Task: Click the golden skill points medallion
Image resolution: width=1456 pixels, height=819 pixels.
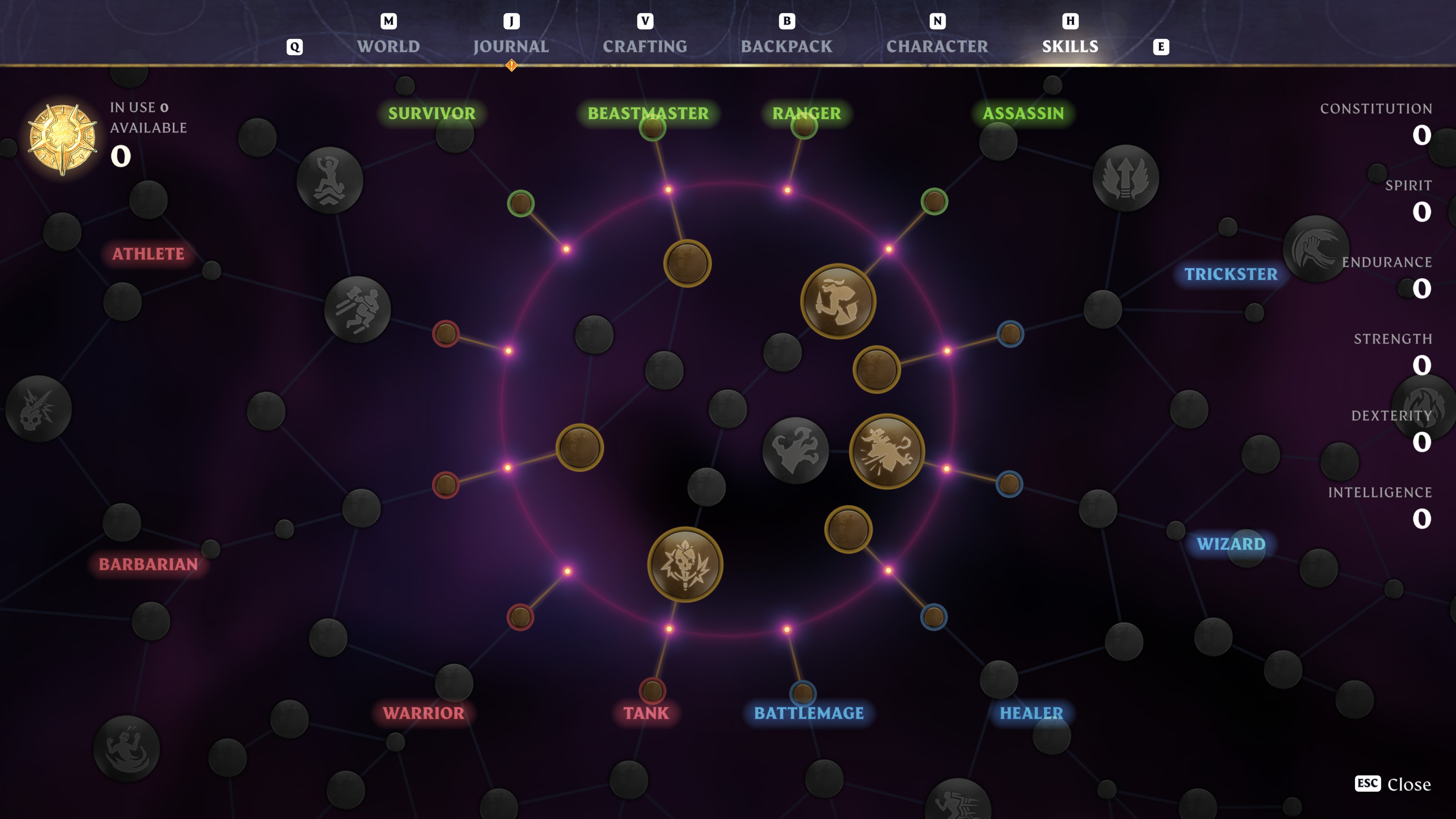Action: pos(63,138)
